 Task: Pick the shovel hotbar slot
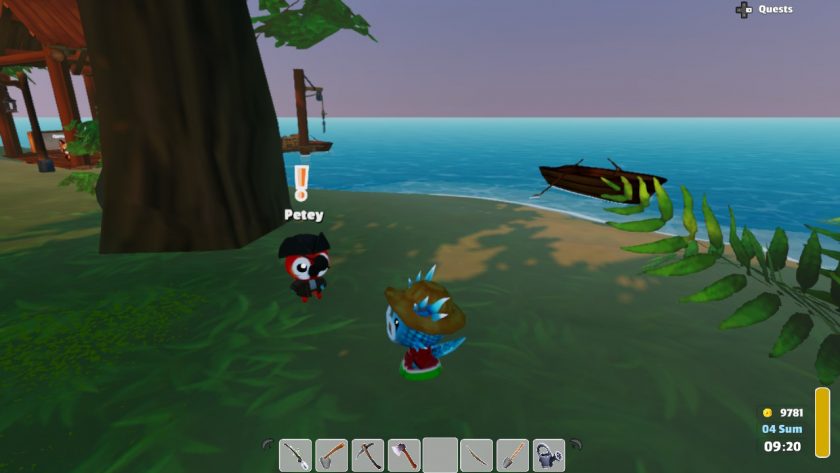point(512,456)
